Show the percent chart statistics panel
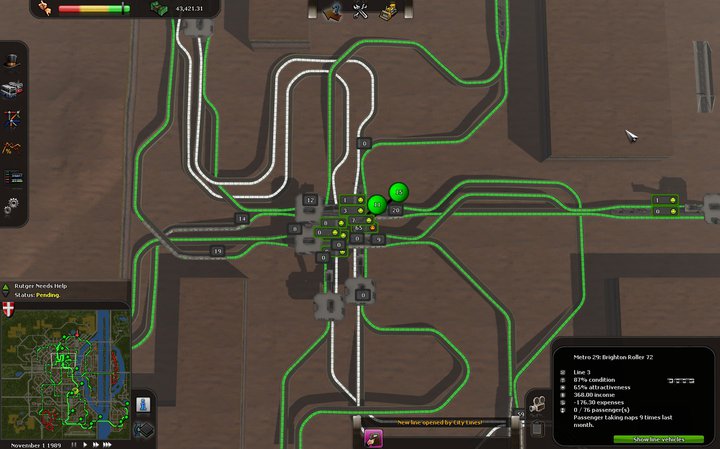 [14, 150]
